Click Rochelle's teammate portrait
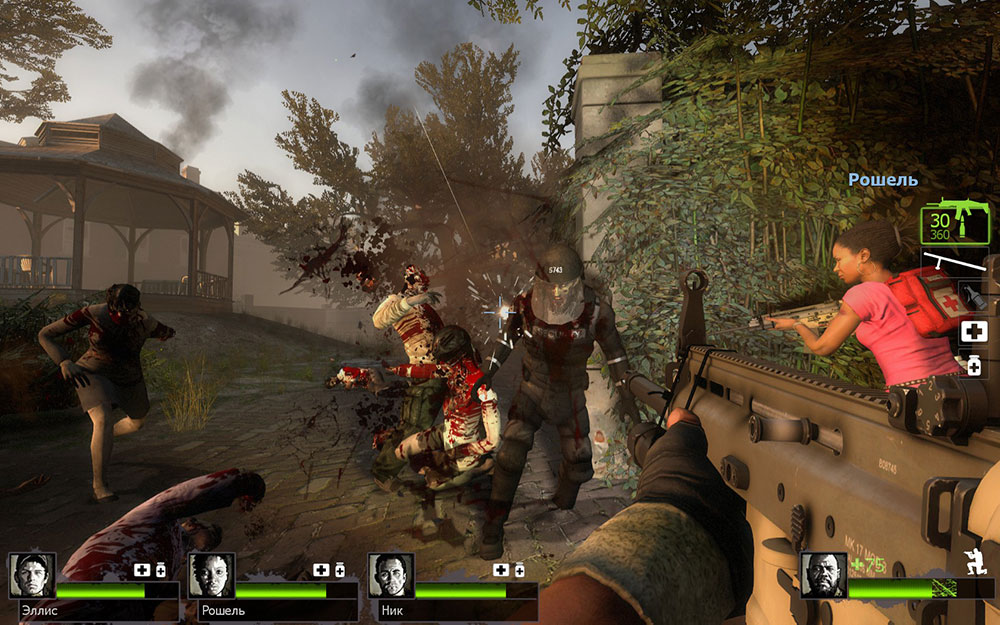Viewport: 1000px width, 625px height. (212, 575)
